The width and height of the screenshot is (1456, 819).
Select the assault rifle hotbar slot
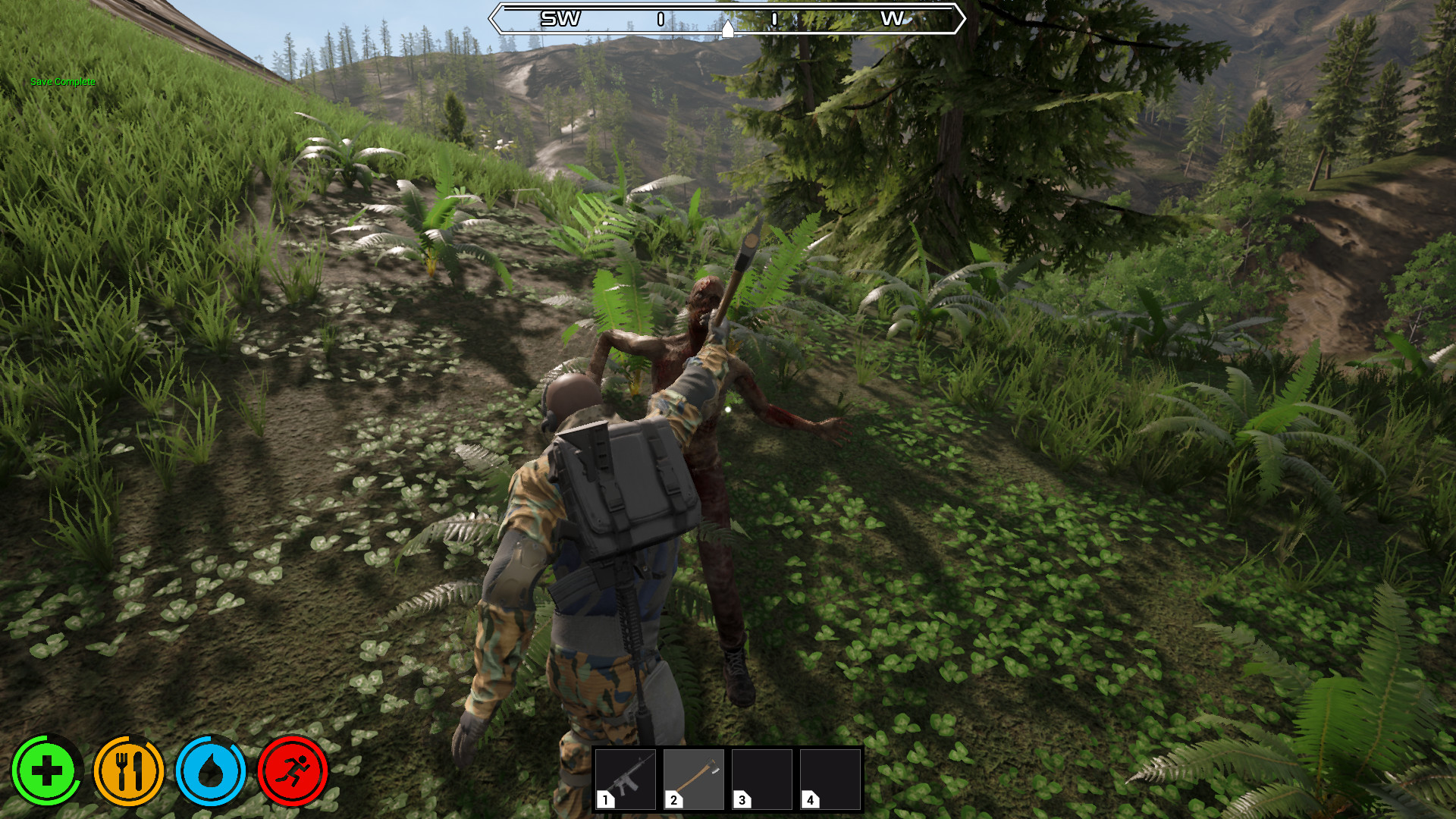click(x=626, y=780)
